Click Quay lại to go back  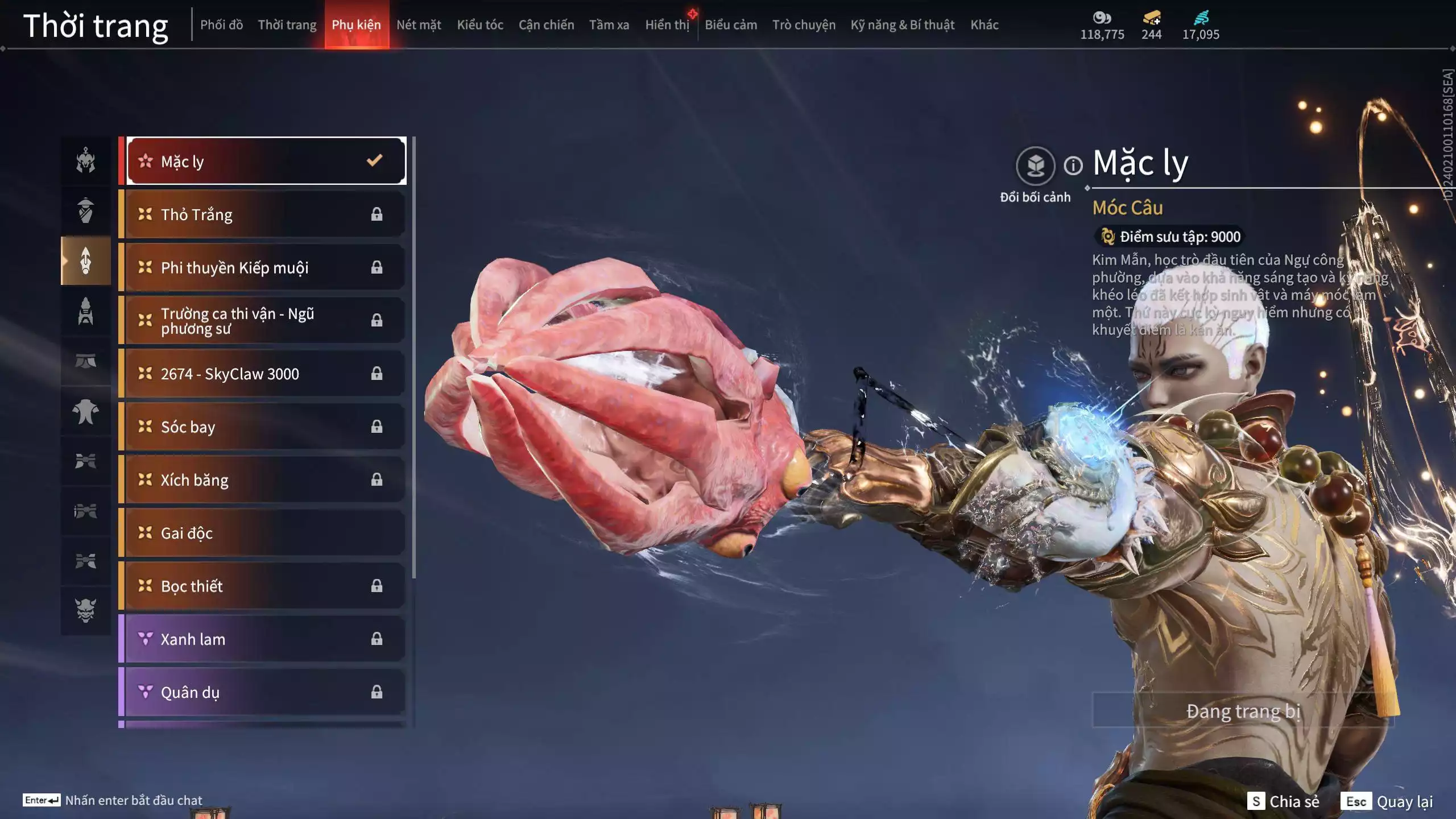tap(1387, 801)
